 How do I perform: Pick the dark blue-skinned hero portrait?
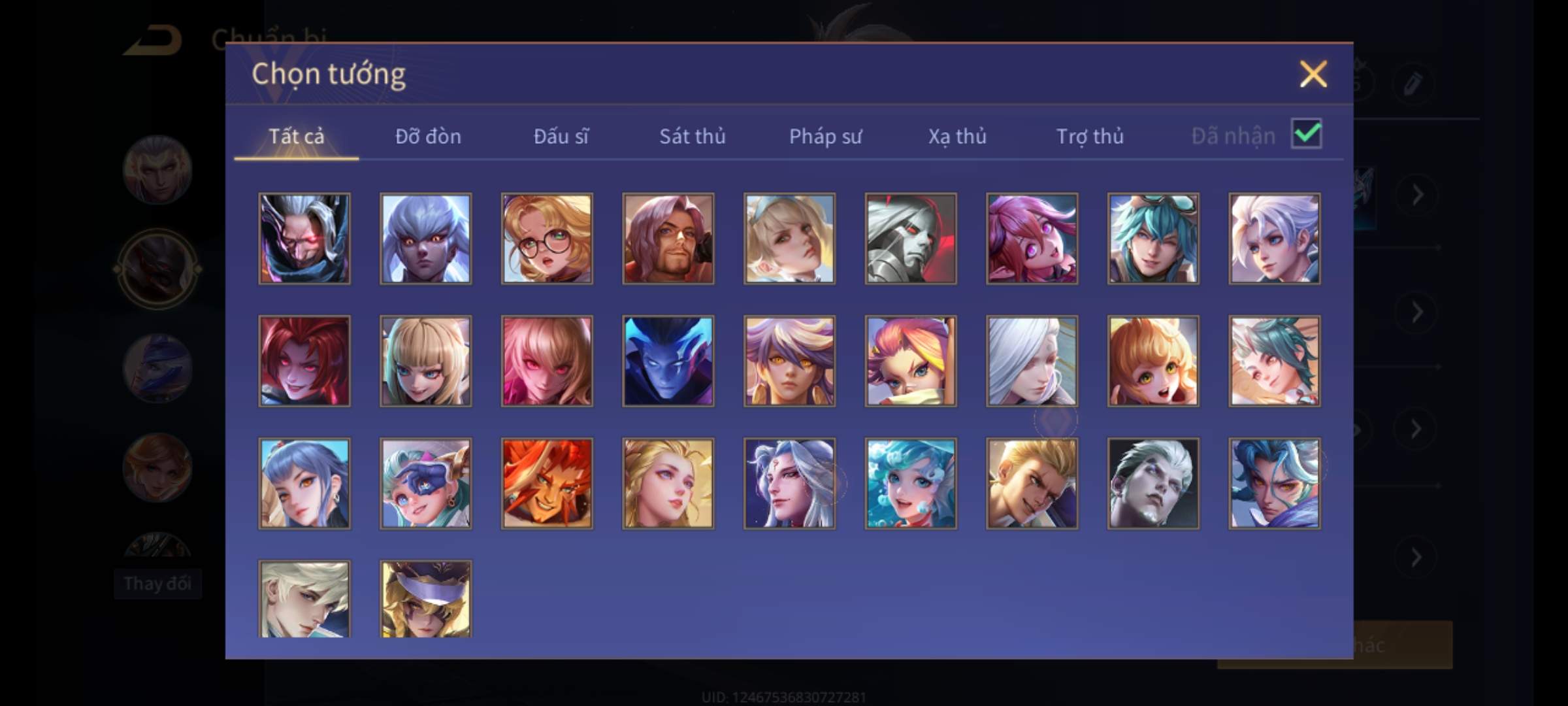(x=668, y=361)
